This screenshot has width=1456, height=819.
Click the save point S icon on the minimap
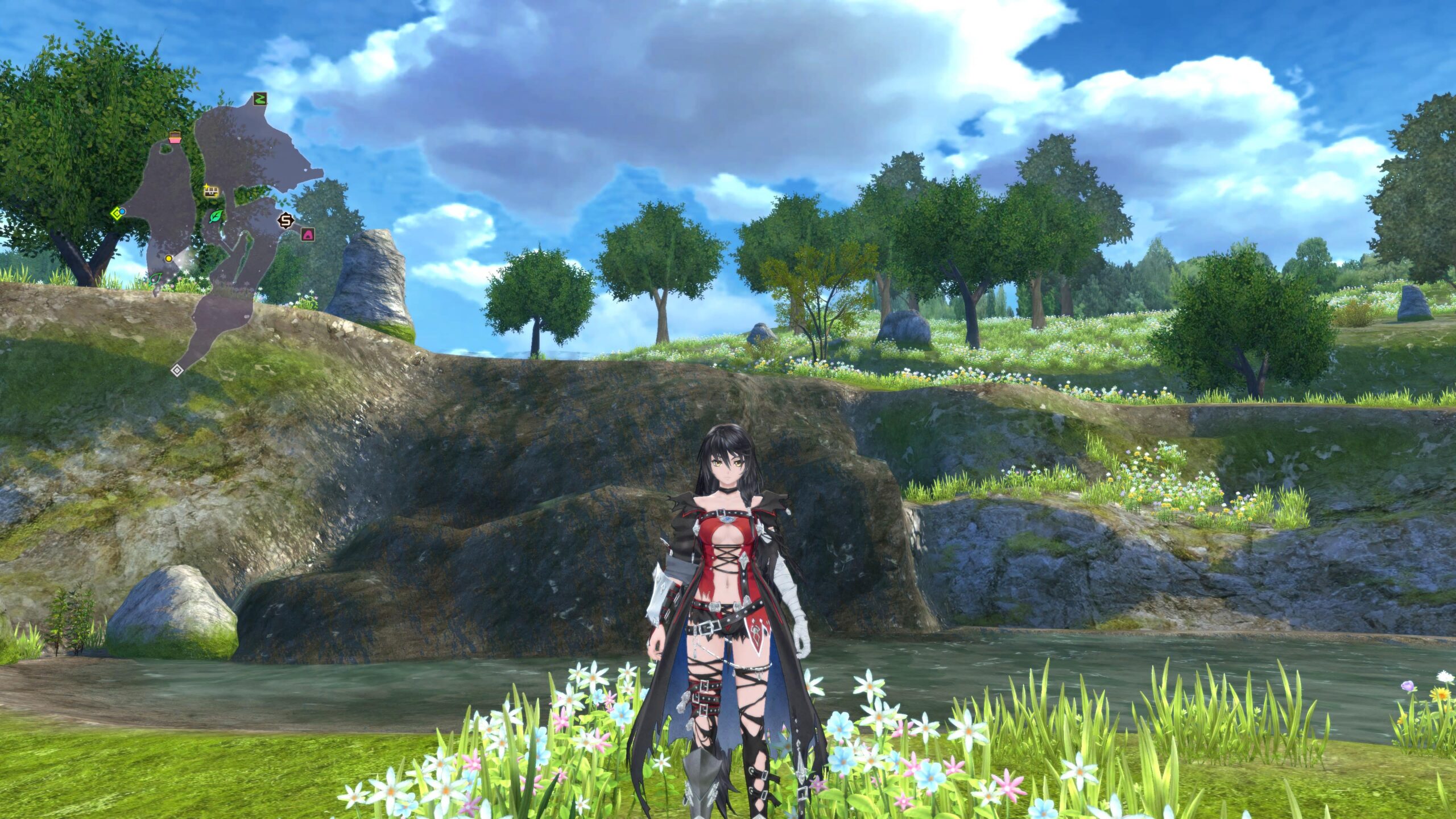click(x=285, y=220)
